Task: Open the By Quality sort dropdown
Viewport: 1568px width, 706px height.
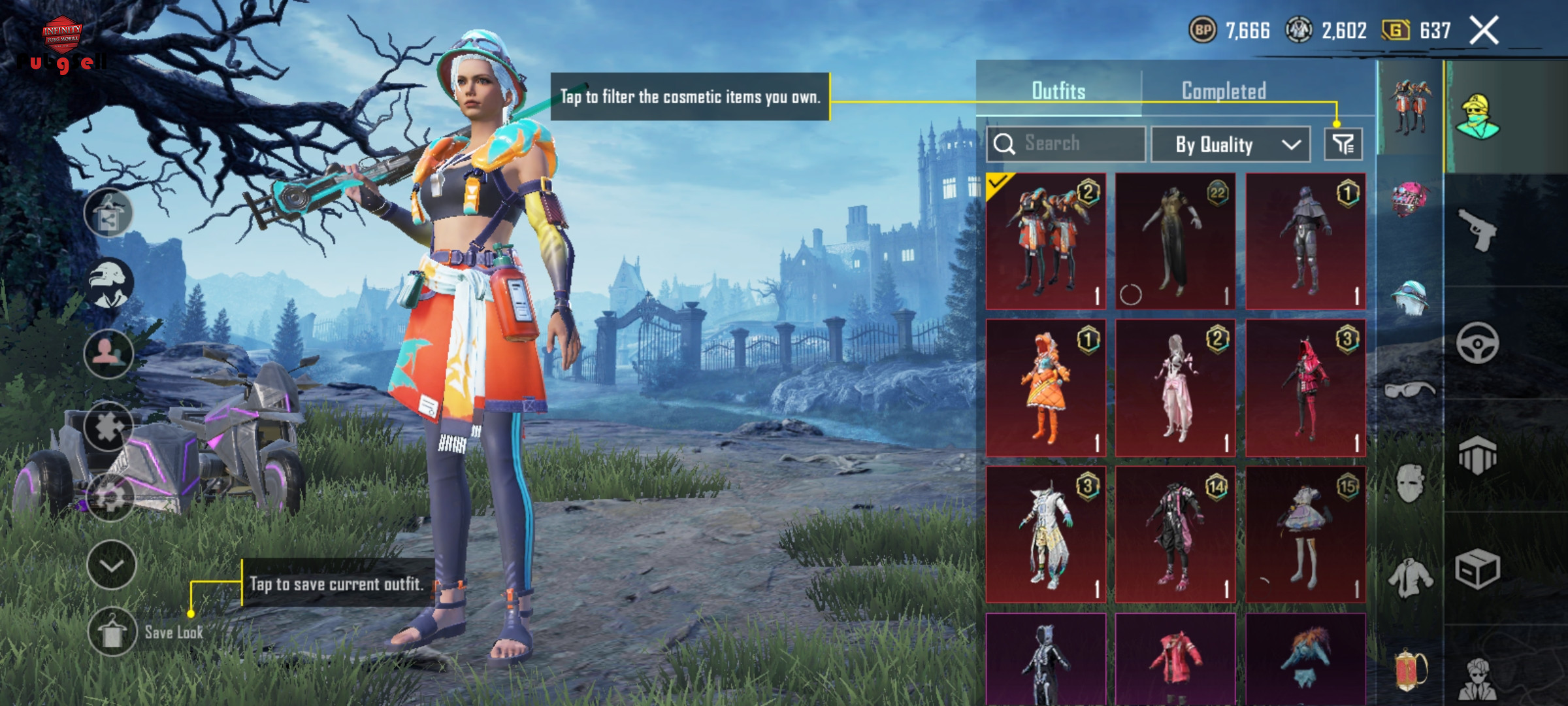Action: coord(1230,144)
